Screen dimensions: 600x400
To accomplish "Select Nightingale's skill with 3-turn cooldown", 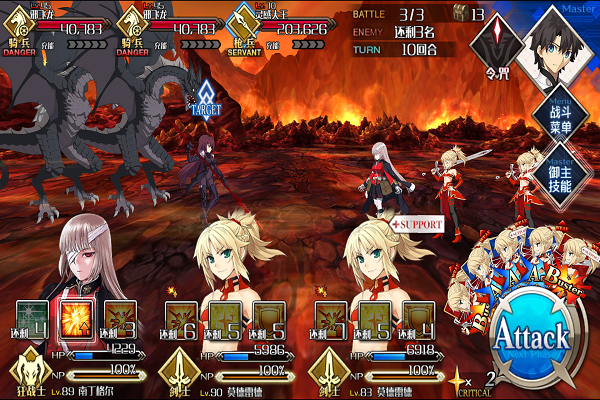I will (x=120, y=316).
